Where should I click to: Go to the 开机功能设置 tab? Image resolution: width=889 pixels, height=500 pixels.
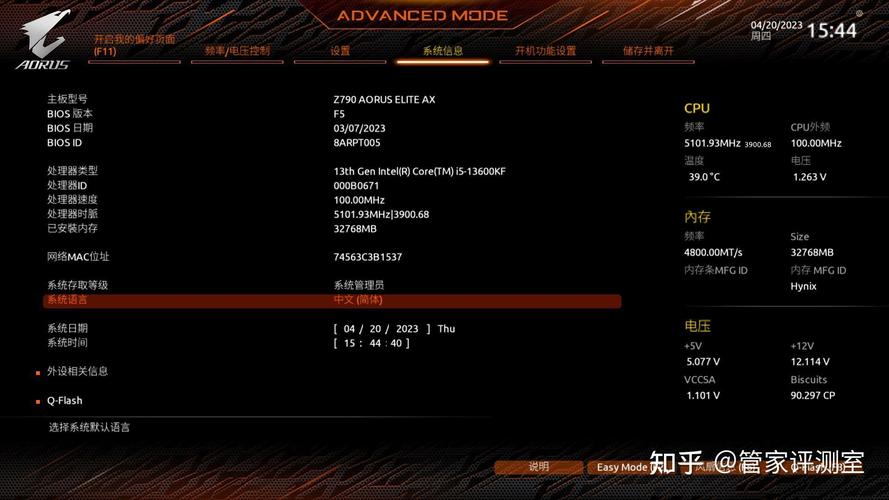click(x=545, y=51)
